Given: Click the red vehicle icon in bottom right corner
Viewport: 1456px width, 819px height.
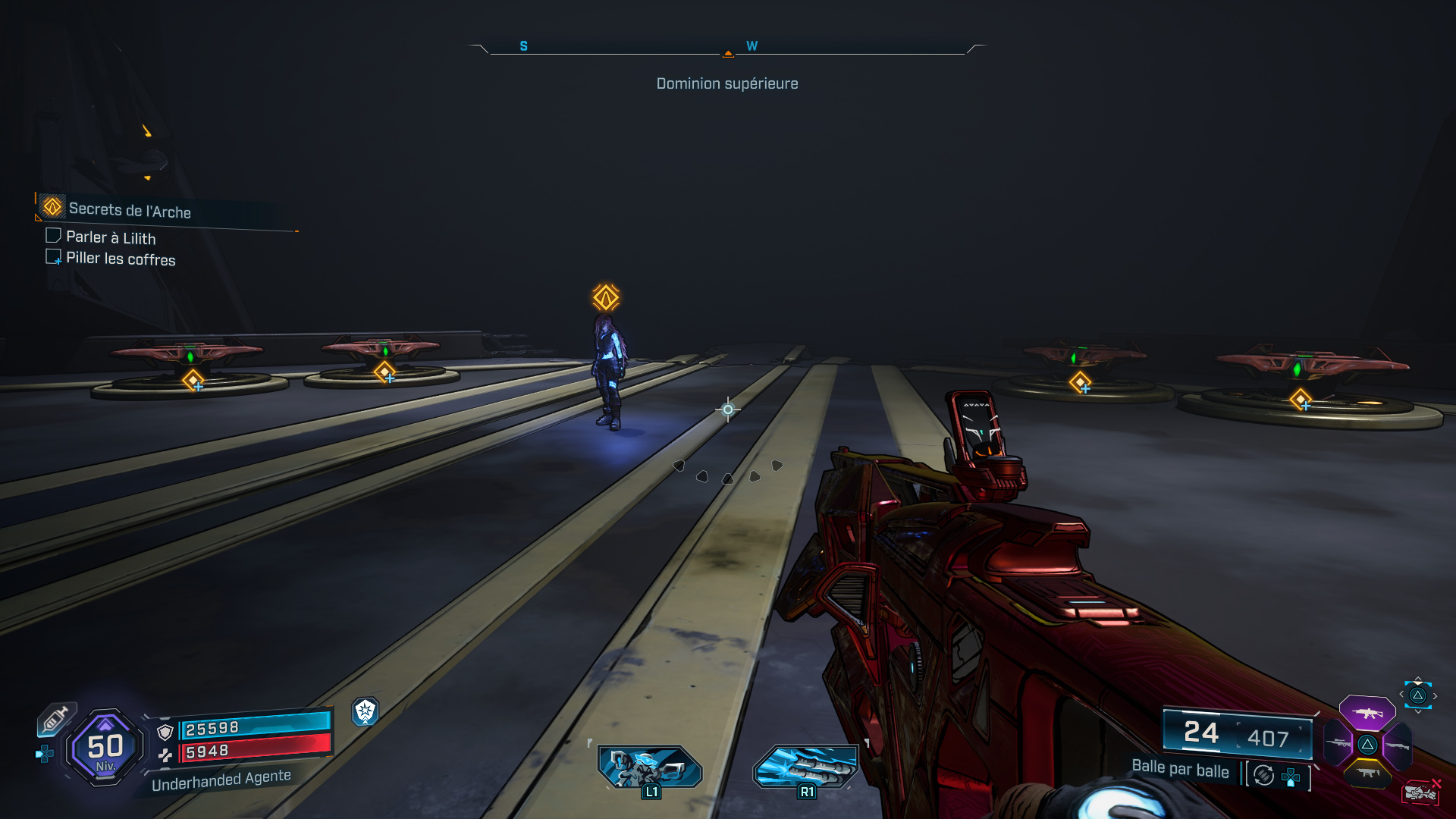Looking at the screenshot, I should (x=1421, y=792).
